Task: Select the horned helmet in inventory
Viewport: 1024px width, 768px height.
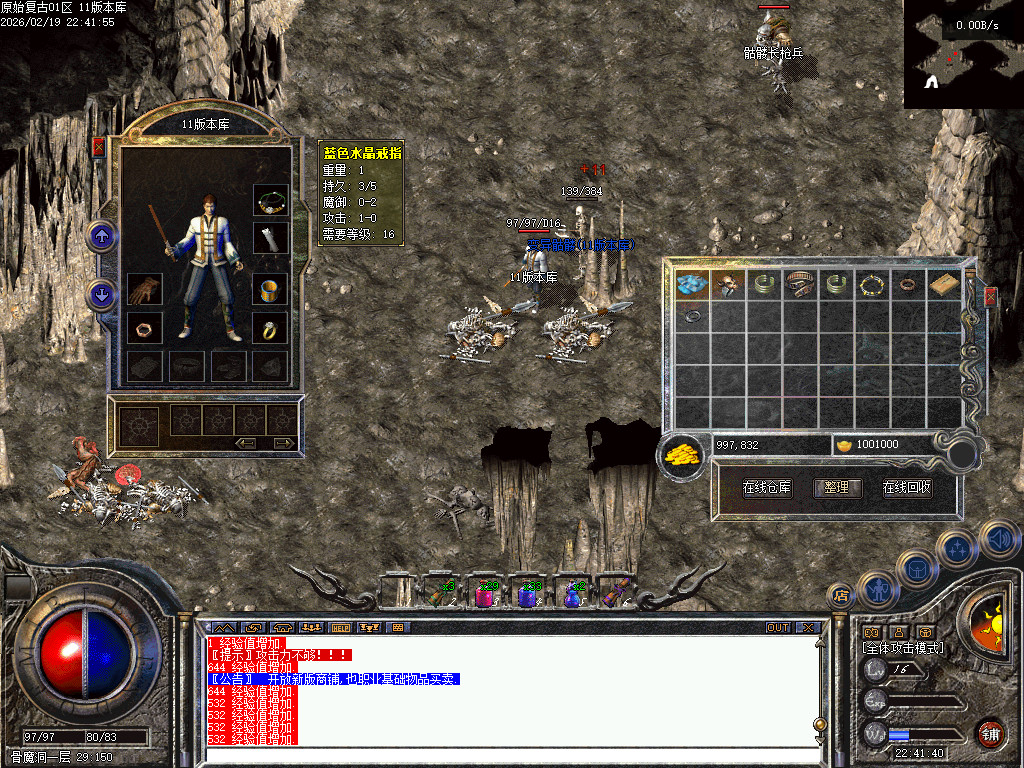Action: pyautogui.click(x=727, y=285)
